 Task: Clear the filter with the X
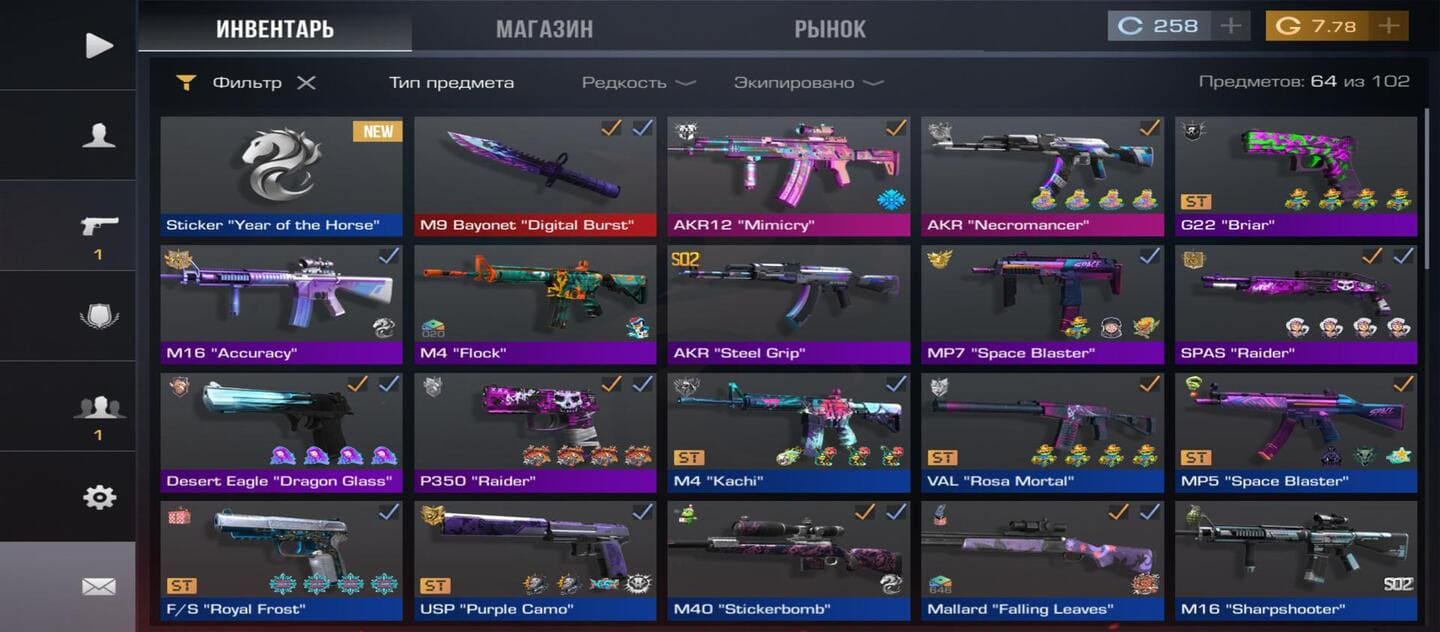306,83
